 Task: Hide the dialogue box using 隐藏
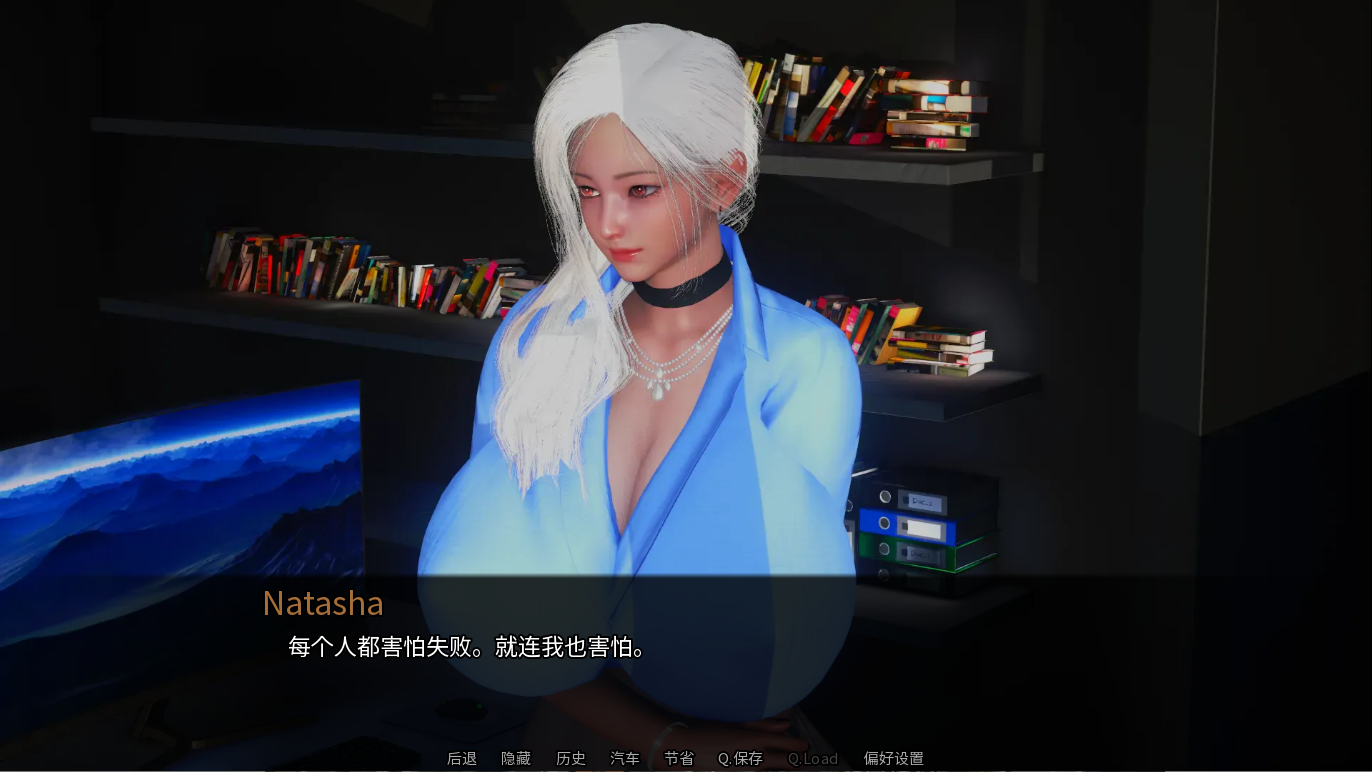(516, 758)
